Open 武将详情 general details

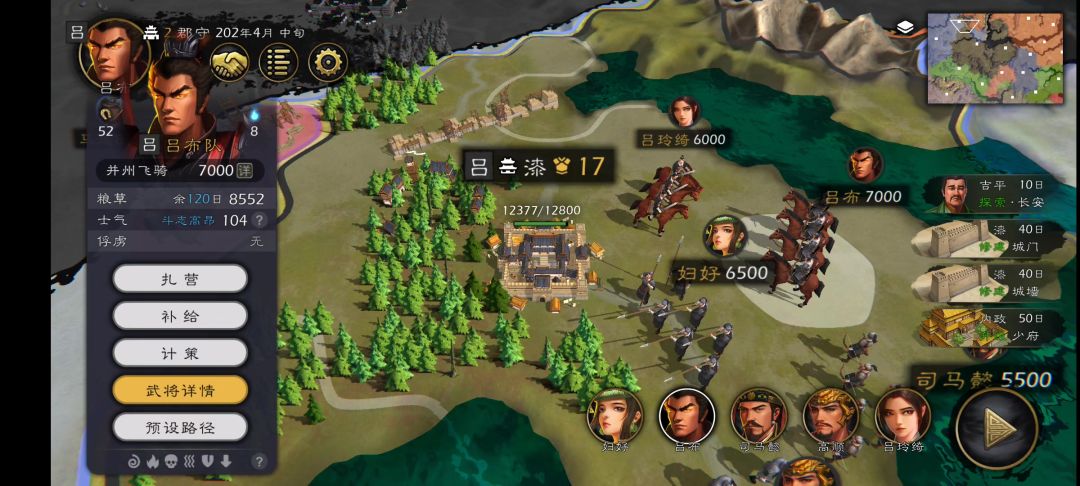click(180, 389)
